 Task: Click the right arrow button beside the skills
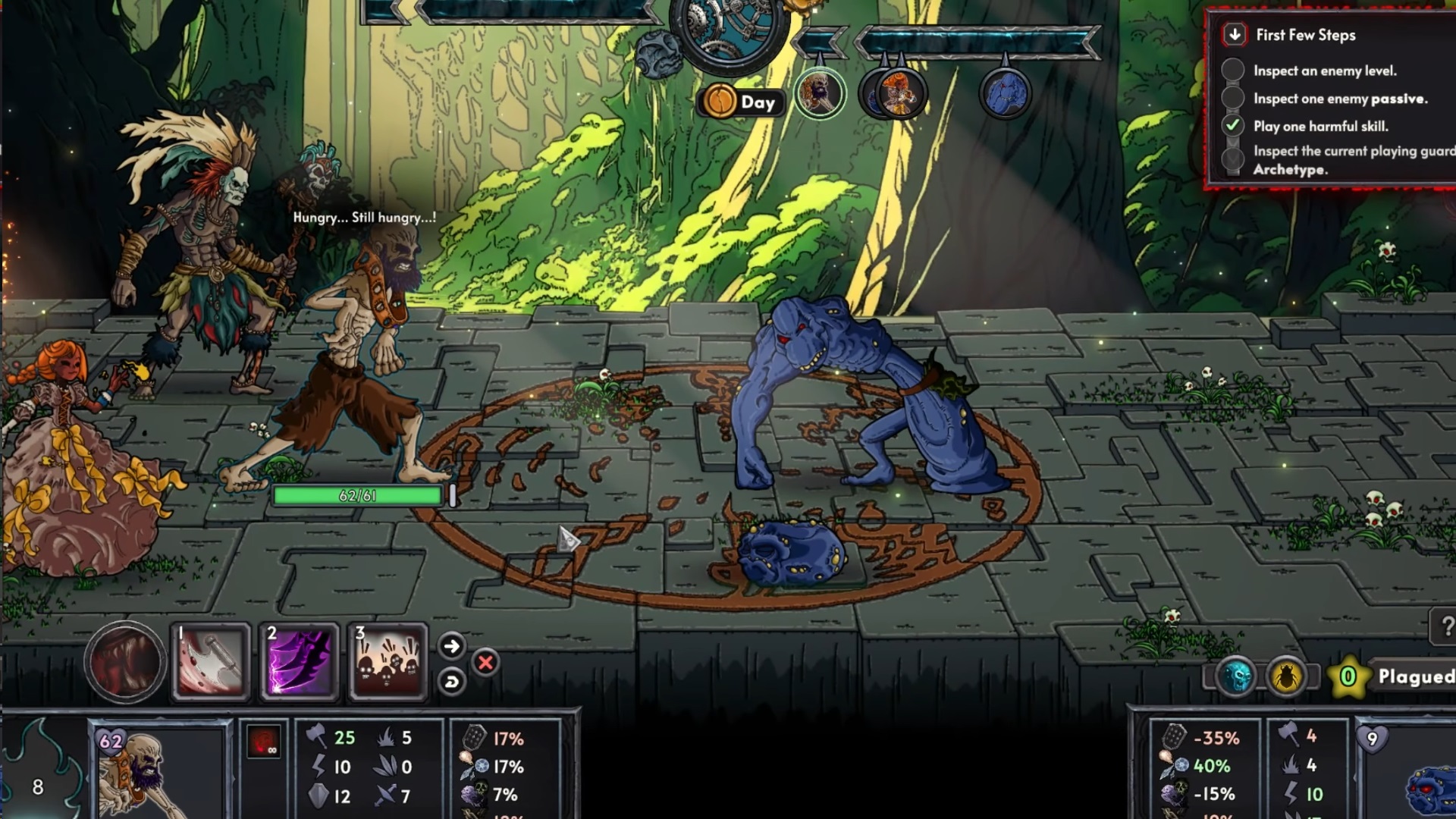tap(451, 646)
